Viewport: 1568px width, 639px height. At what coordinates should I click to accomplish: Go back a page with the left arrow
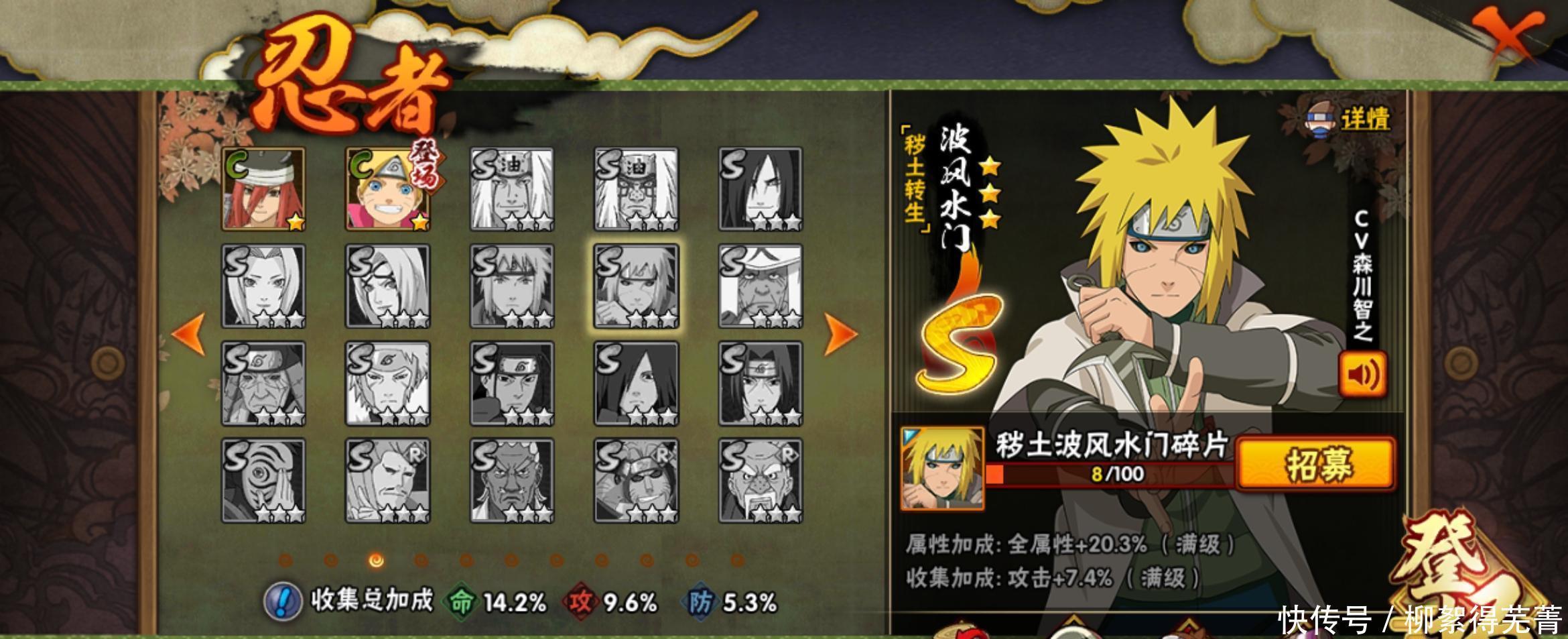(189, 333)
